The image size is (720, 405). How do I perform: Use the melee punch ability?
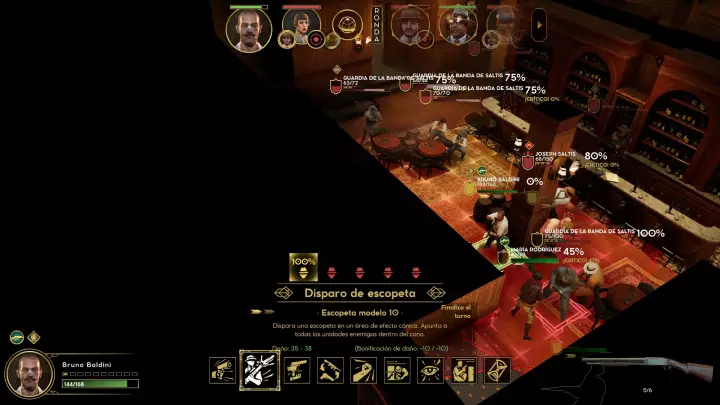click(x=363, y=370)
